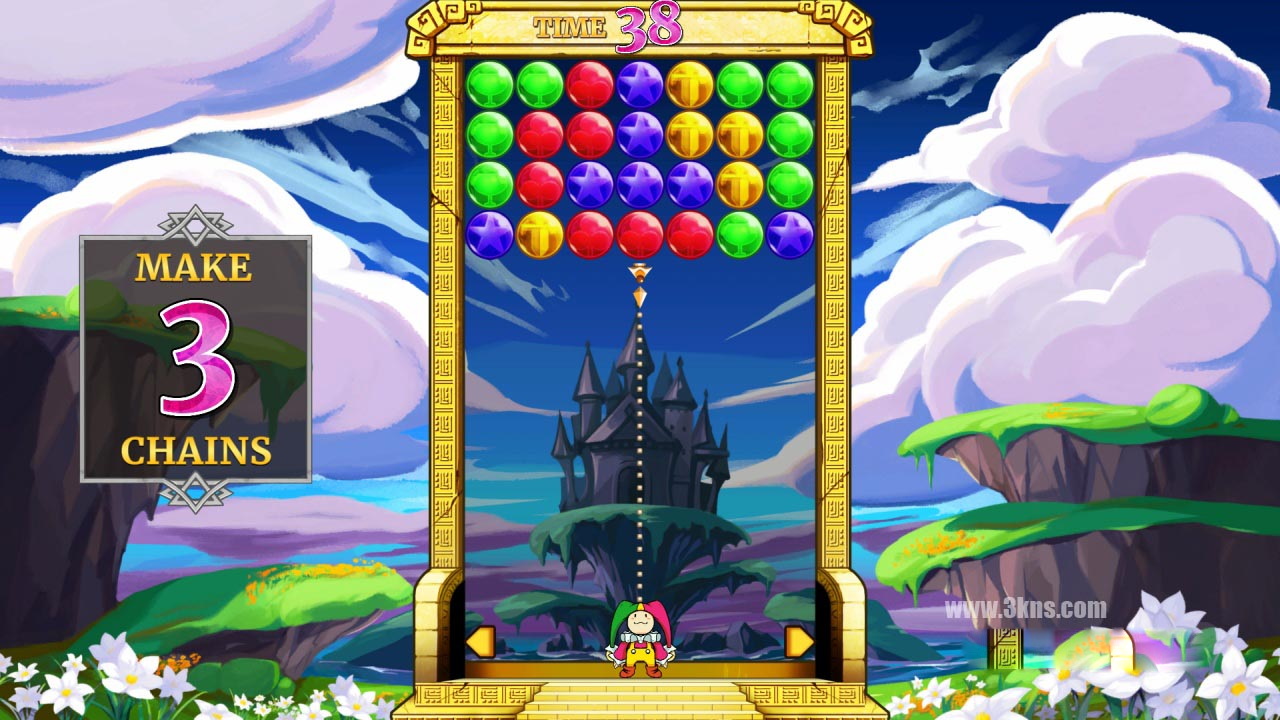The width and height of the screenshot is (1280, 720).
Task: Pick the yellow bubble in the top row
Action: click(x=690, y=85)
